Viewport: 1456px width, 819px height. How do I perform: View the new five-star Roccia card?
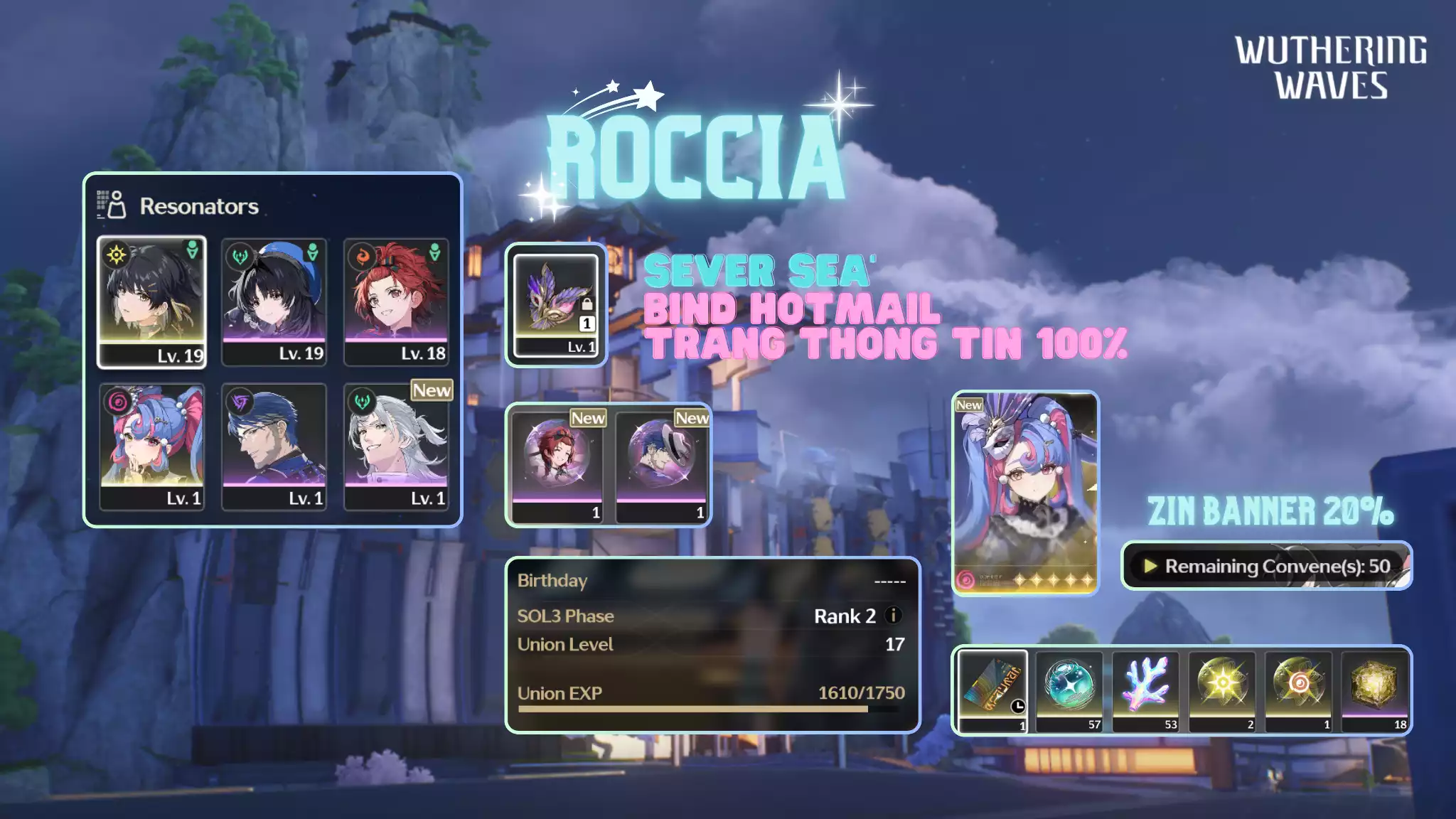click(x=1025, y=492)
